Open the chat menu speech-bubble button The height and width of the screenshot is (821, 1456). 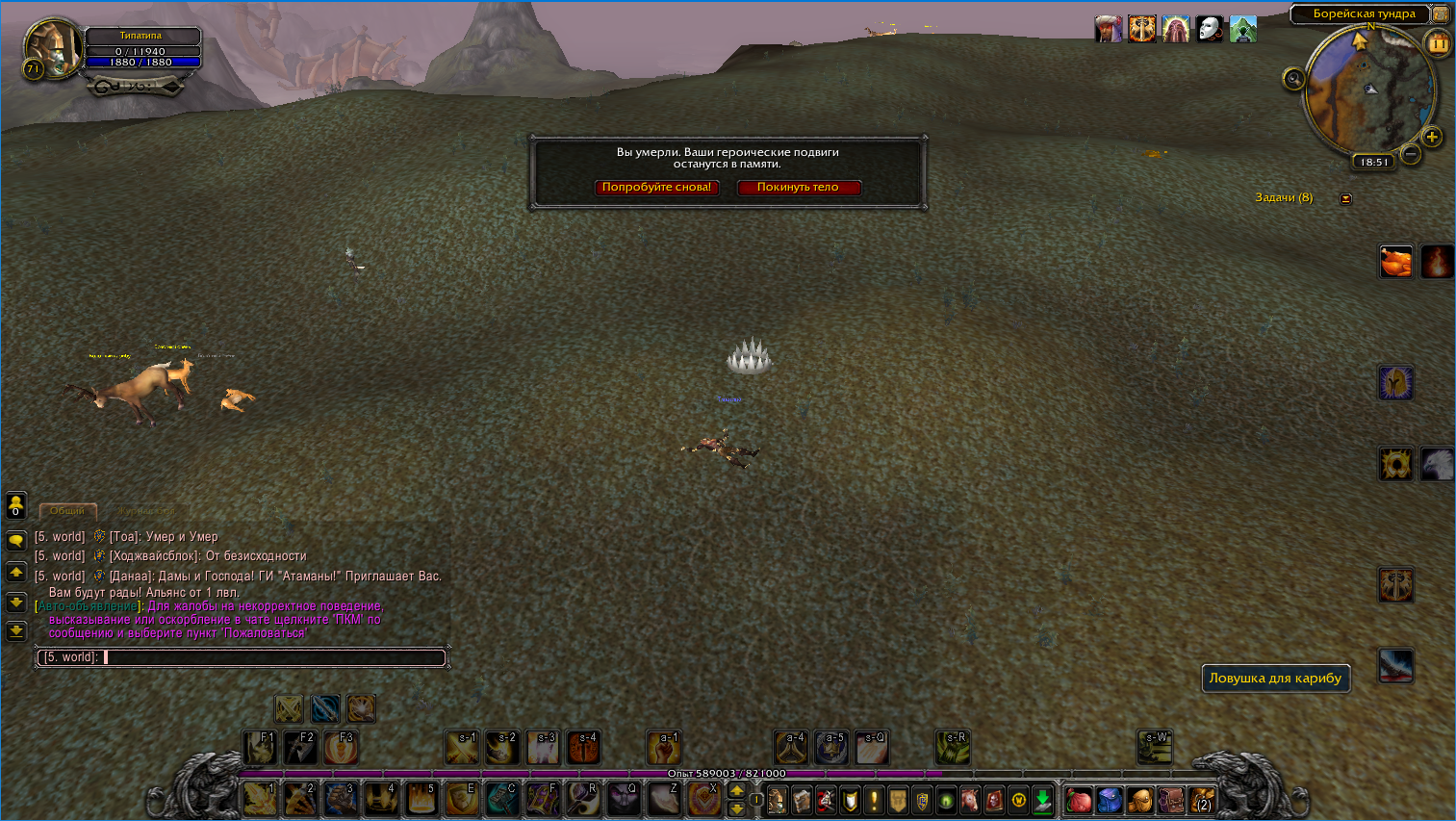(x=16, y=541)
